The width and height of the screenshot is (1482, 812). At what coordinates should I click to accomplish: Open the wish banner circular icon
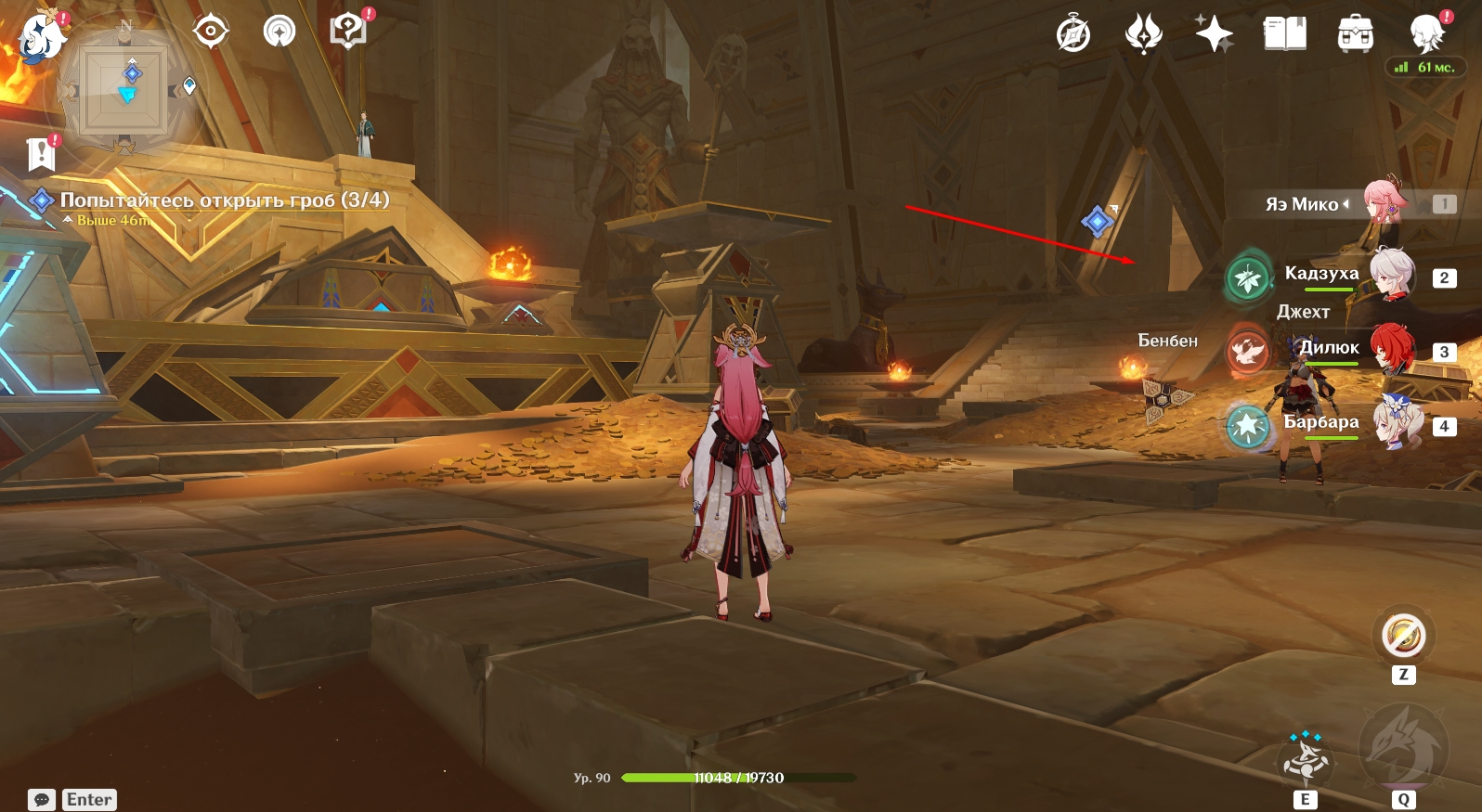(x=279, y=32)
